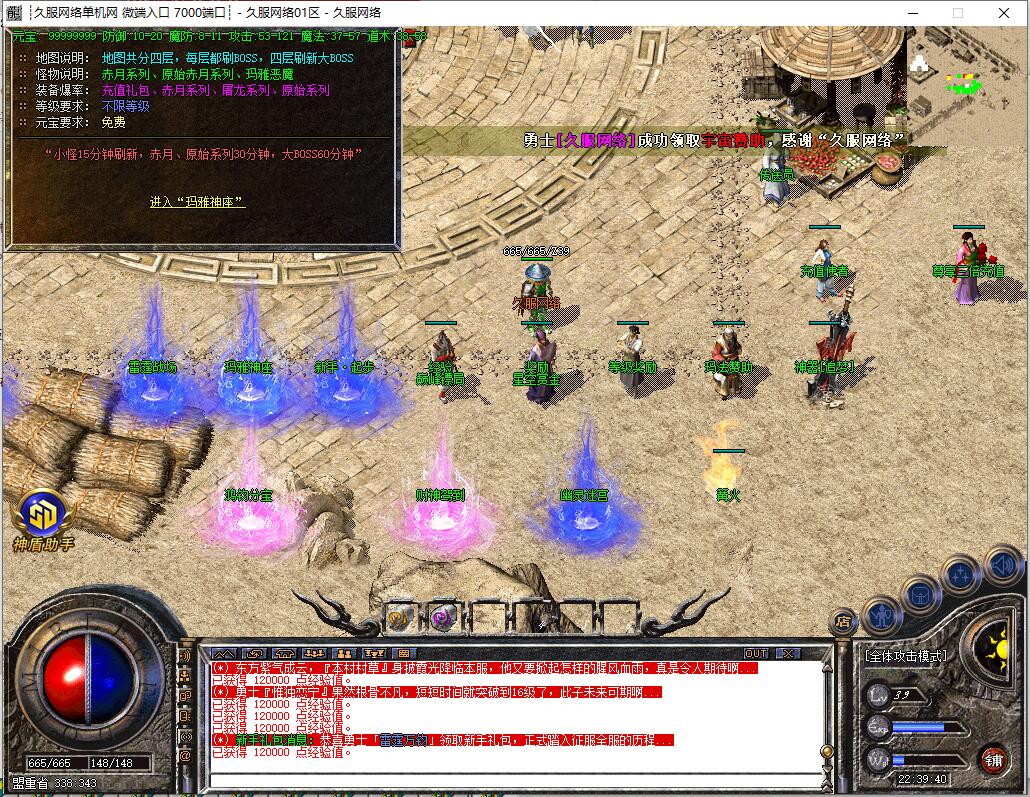Image resolution: width=1030 pixels, height=797 pixels.
Task: Click the OUT button above chat
Action: point(756,653)
